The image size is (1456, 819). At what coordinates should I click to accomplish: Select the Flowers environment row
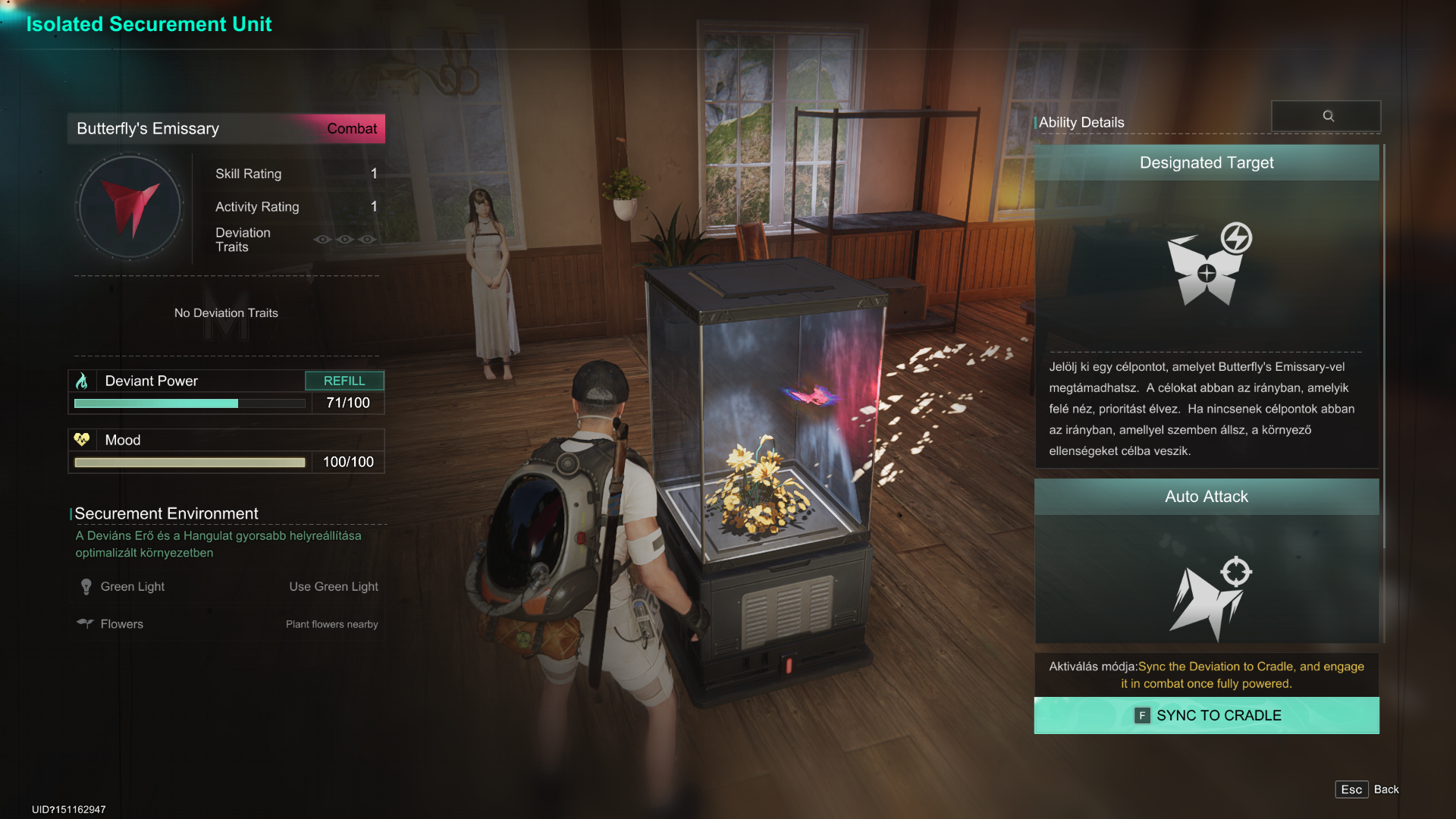click(x=227, y=624)
